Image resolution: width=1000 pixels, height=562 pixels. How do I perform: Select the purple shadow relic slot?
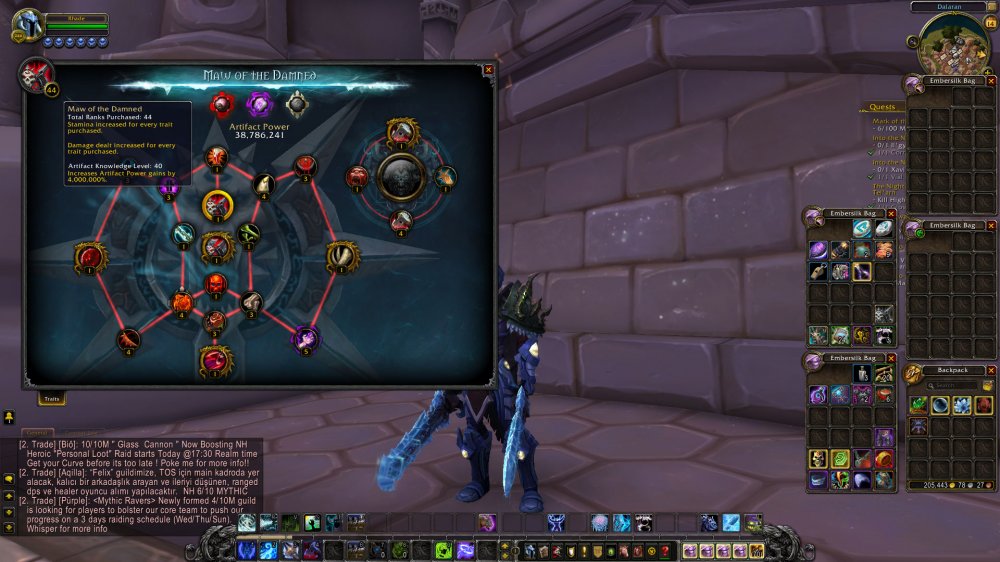259,103
